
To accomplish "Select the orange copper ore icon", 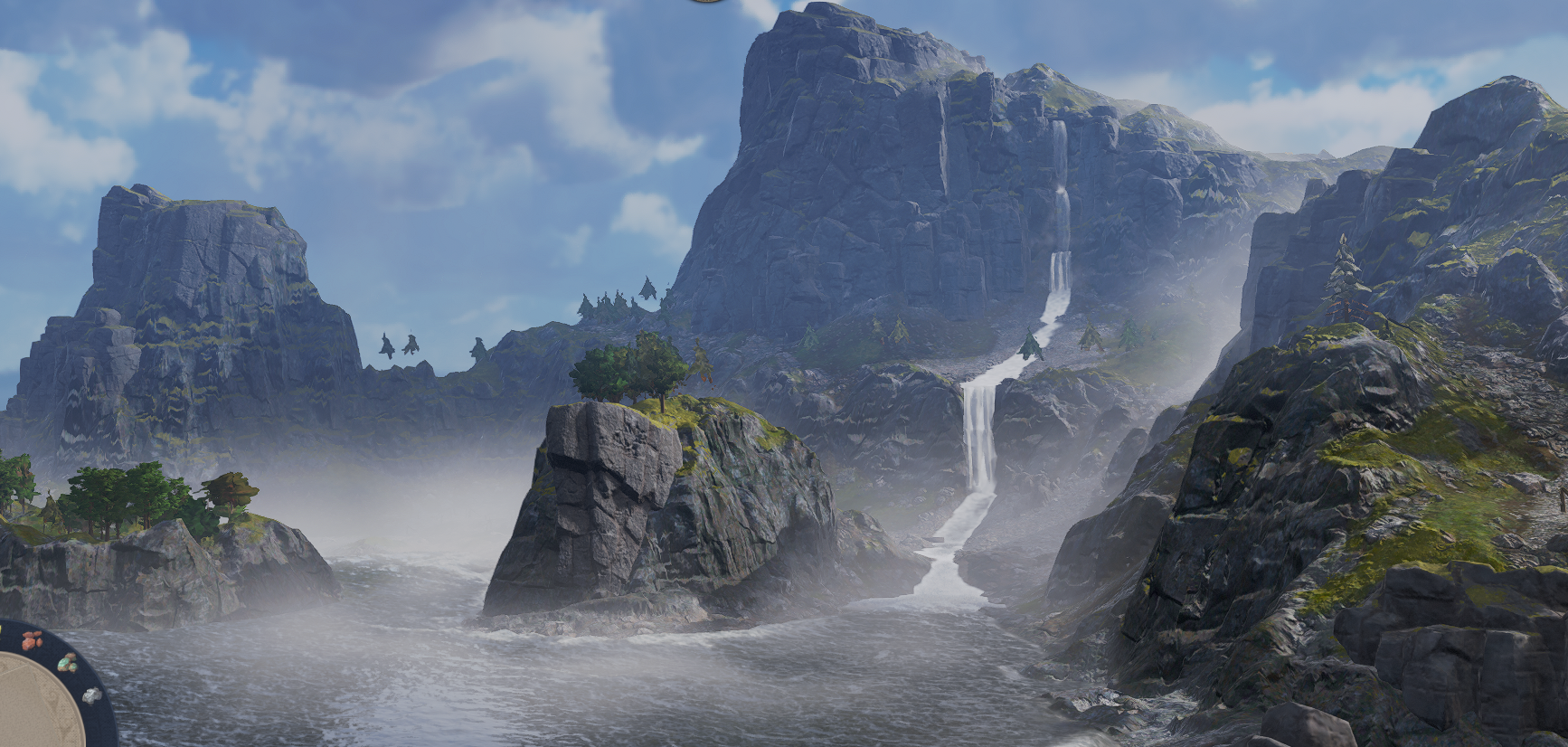I will pyautogui.click(x=33, y=639).
